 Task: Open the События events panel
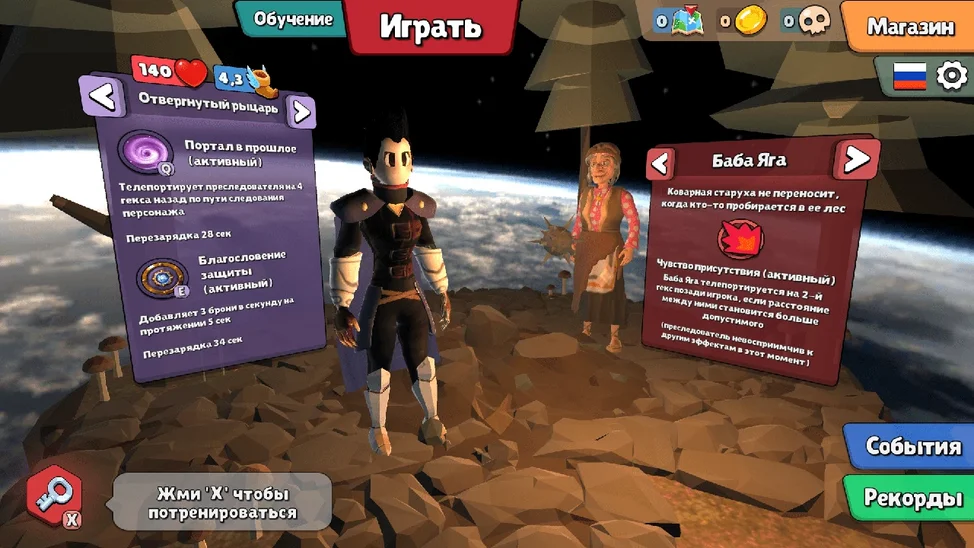912,446
